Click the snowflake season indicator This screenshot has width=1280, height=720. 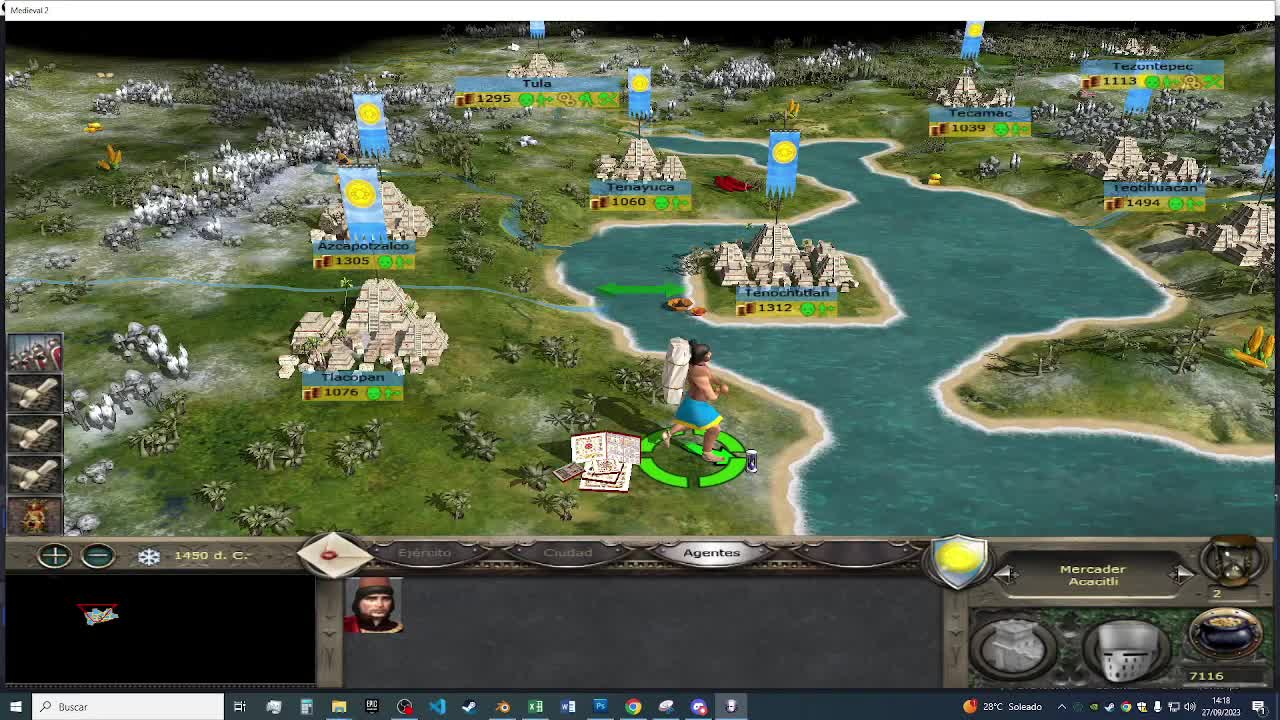(150, 556)
